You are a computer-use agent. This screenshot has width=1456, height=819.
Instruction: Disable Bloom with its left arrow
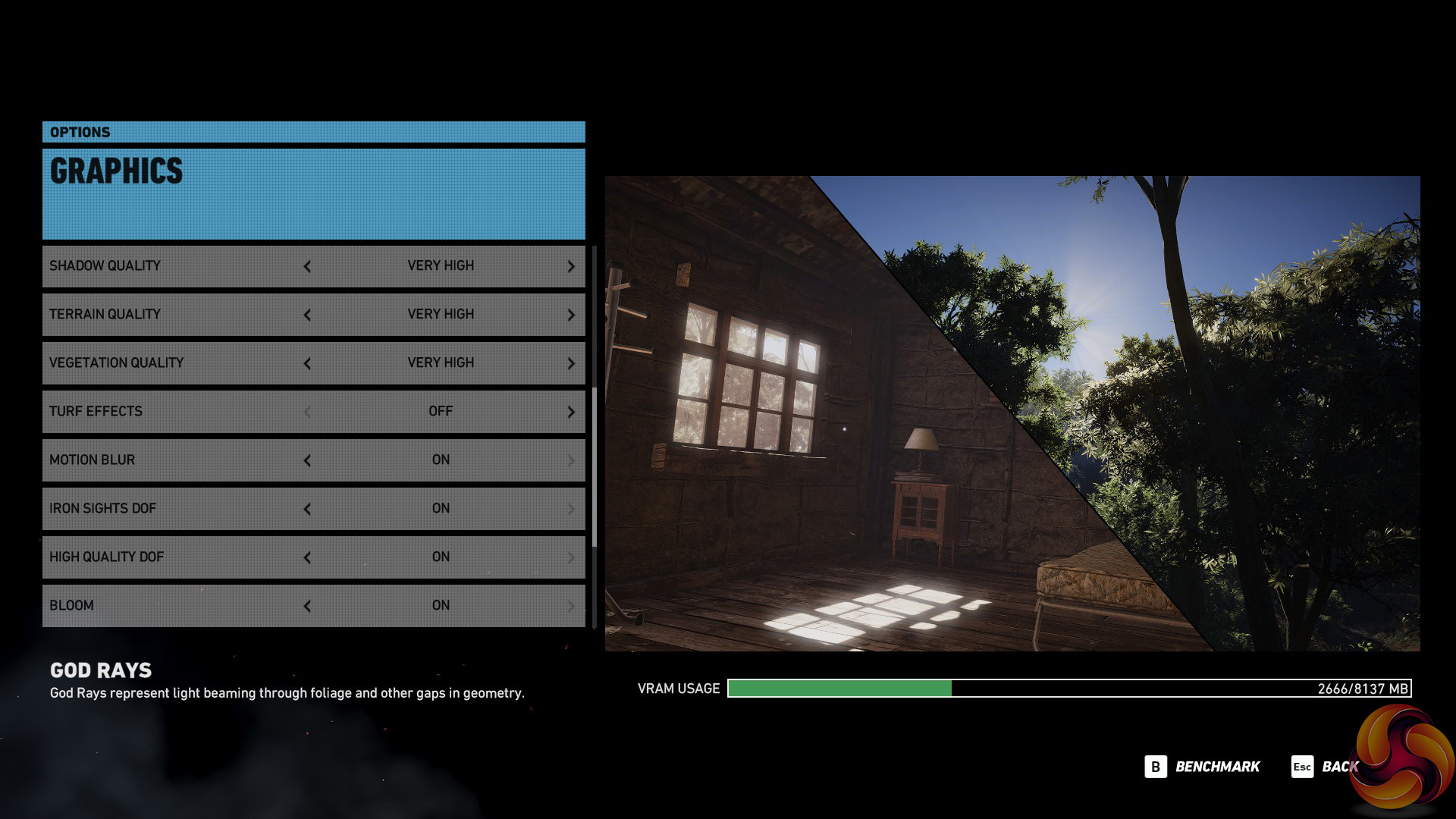click(307, 606)
